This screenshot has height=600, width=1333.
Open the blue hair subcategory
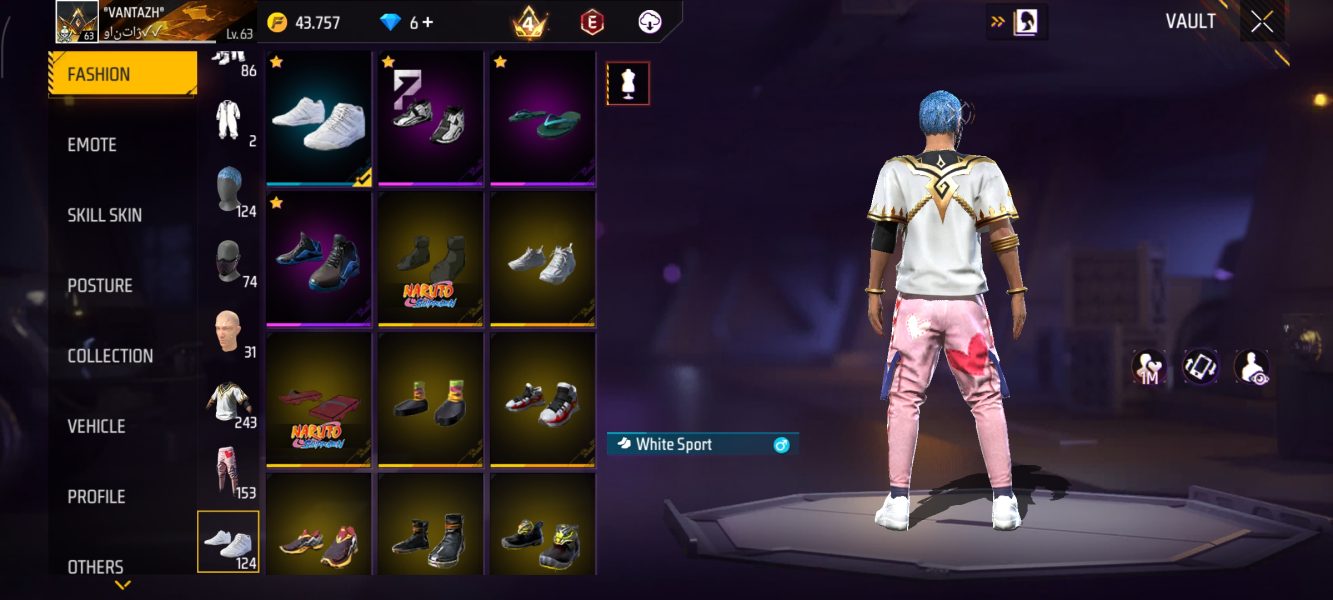pos(229,188)
